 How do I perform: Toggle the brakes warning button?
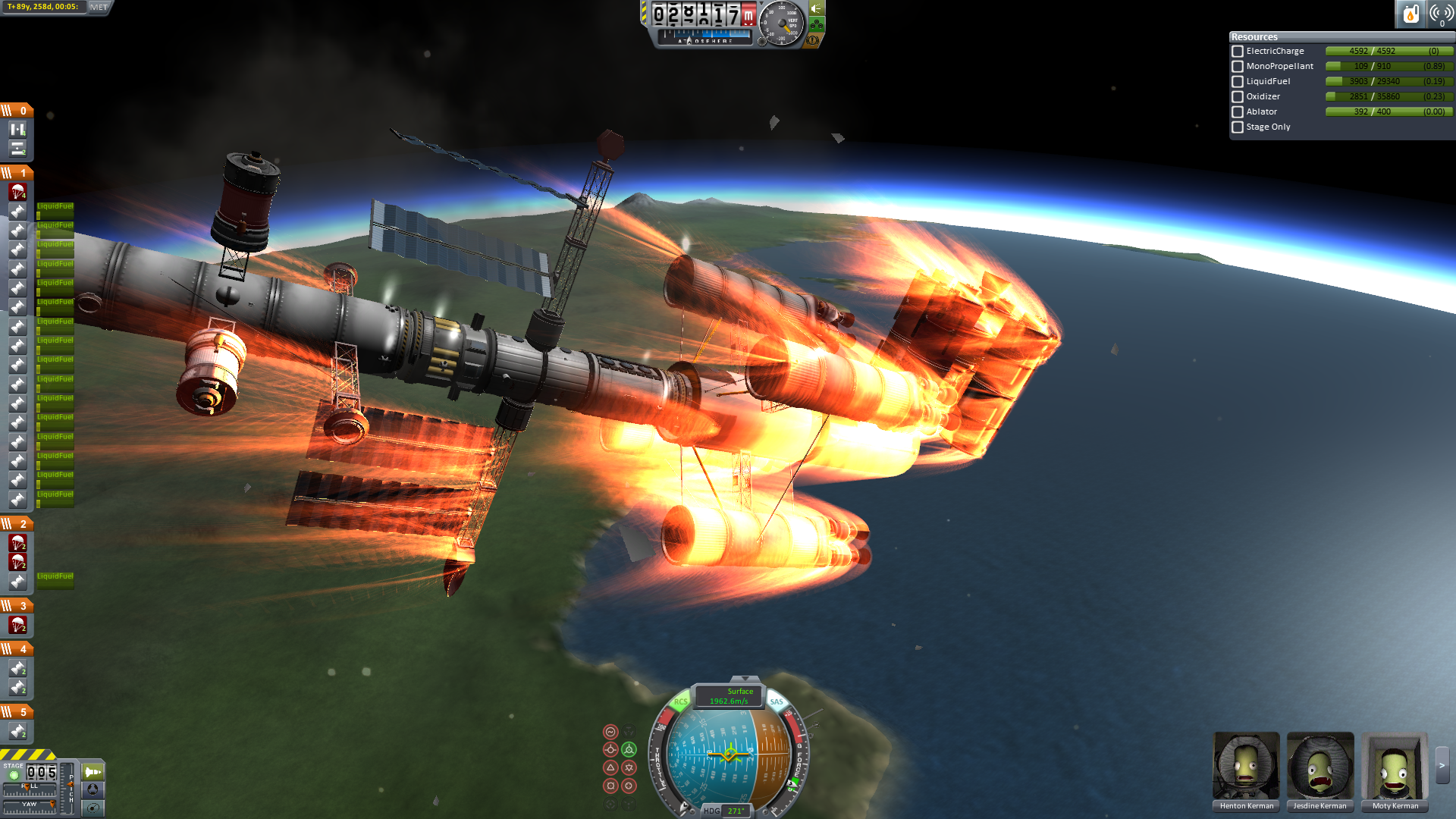pos(813,40)
